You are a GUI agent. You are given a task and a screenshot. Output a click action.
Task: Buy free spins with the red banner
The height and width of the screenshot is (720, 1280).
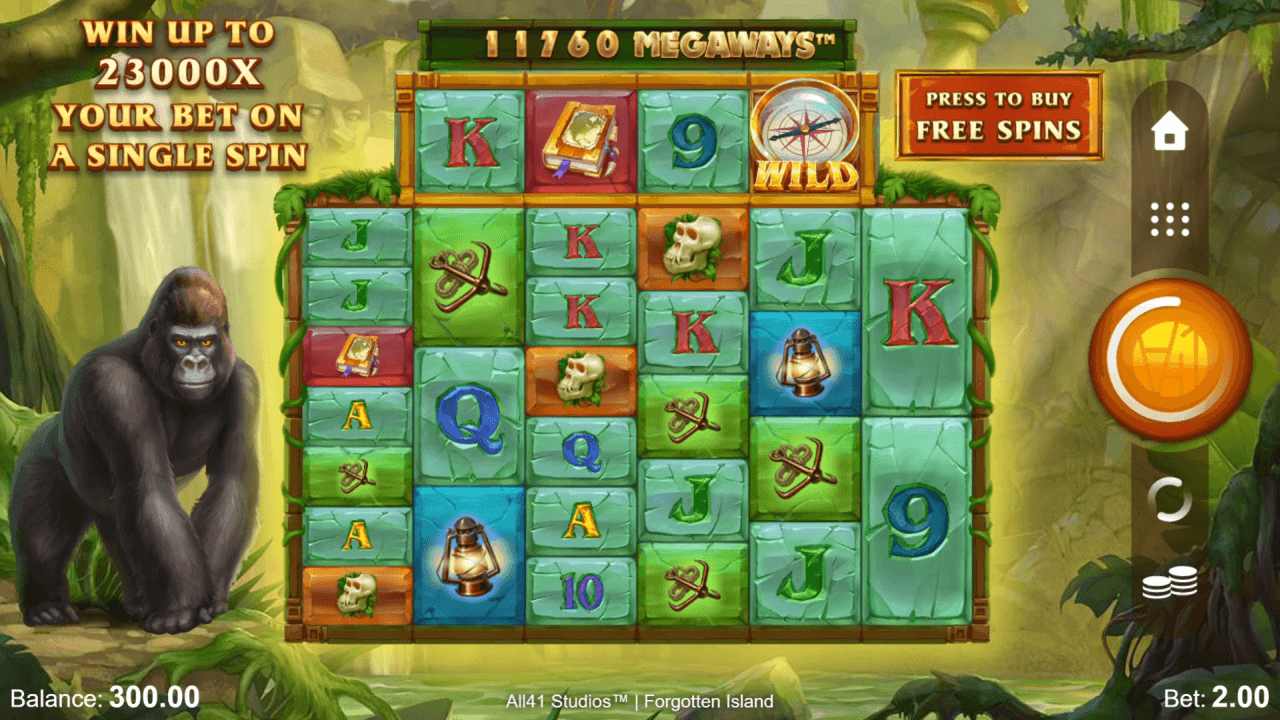(998, 115)
